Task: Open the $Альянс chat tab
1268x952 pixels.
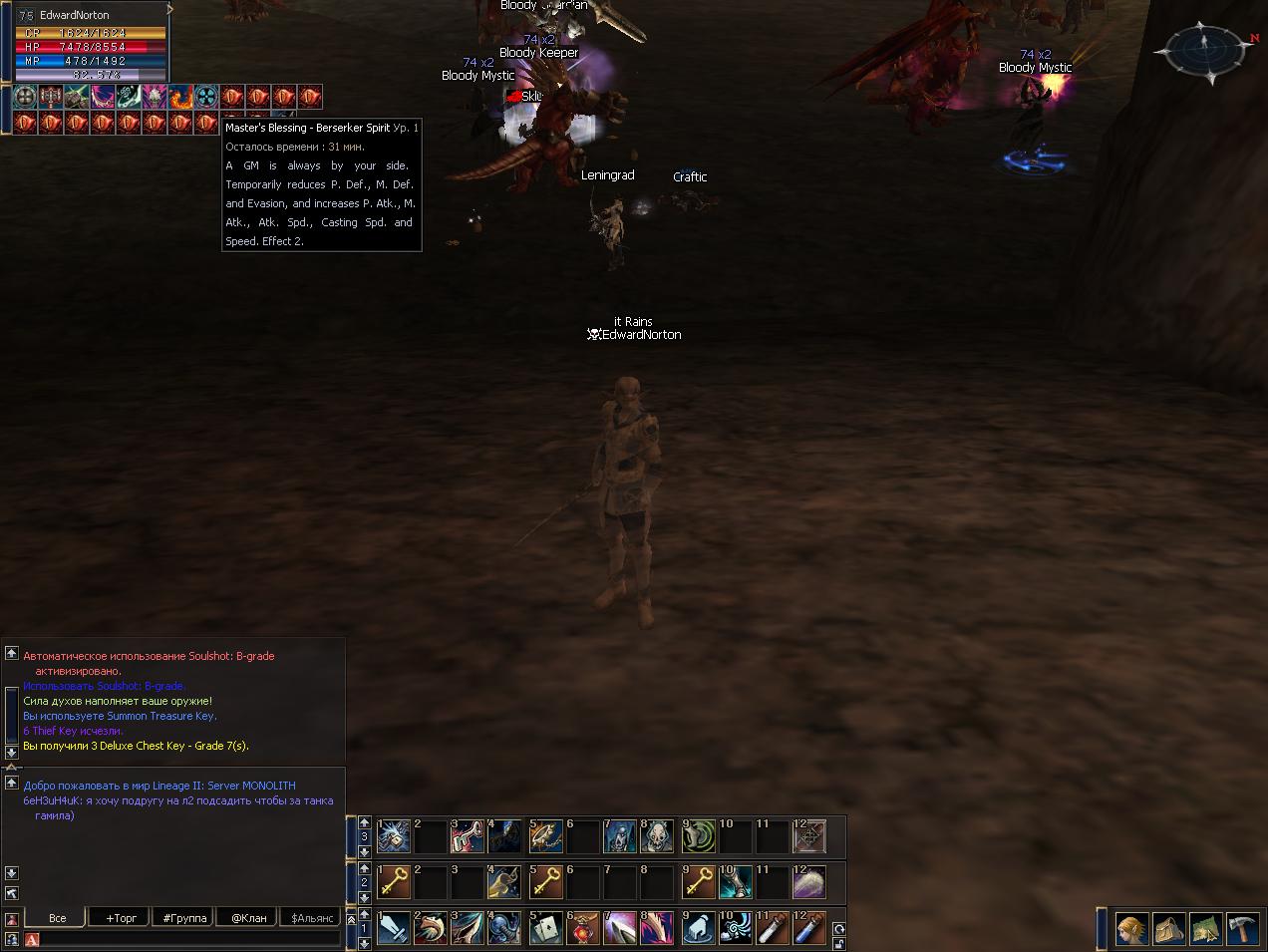Action: tap(312, 918)
